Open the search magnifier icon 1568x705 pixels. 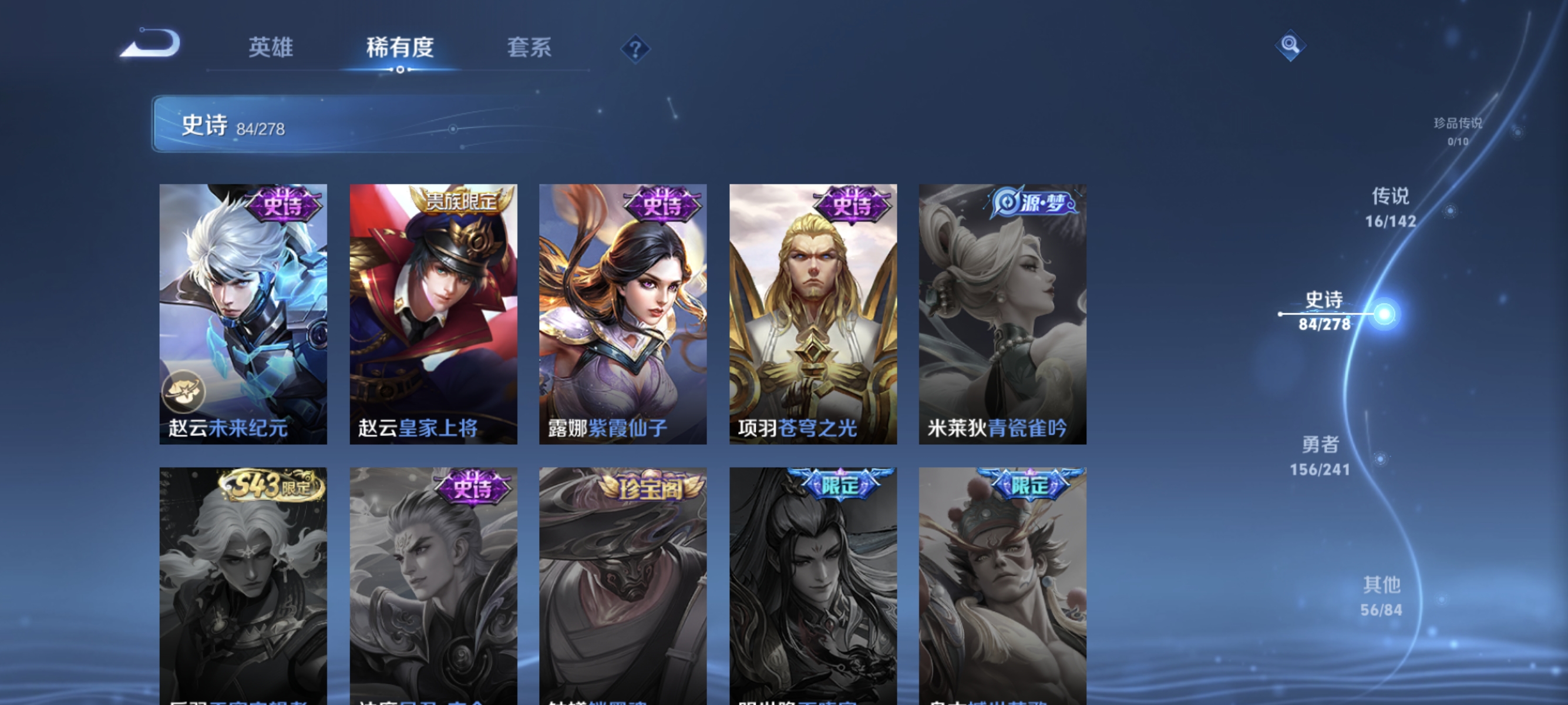[1291, 45]
